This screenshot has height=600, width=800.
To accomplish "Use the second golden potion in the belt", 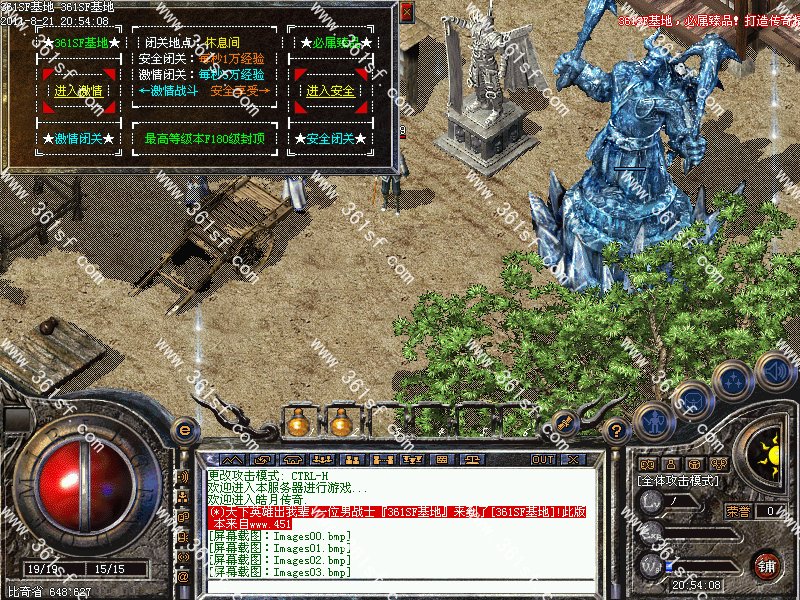I will click(341, 423).
